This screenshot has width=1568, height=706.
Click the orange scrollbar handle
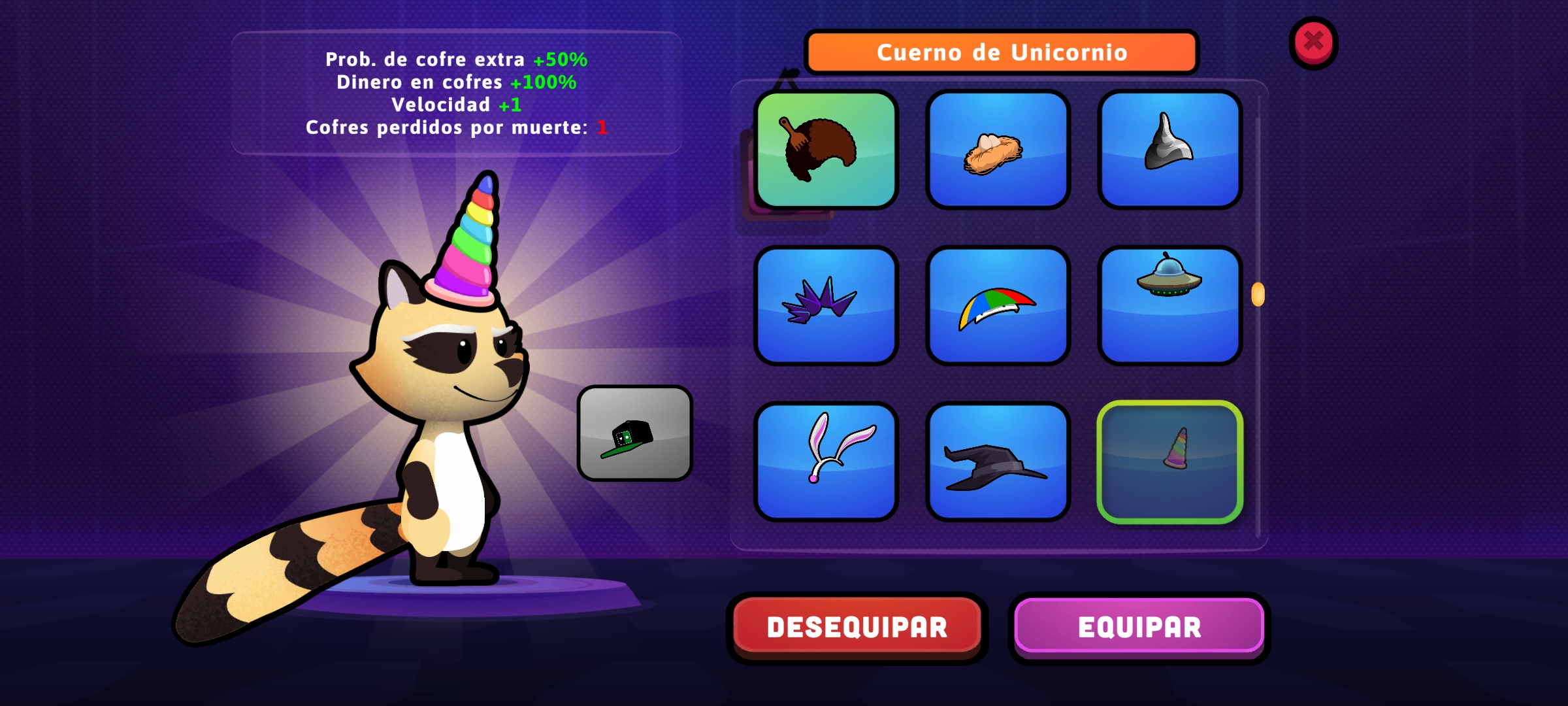[1258, 295]
